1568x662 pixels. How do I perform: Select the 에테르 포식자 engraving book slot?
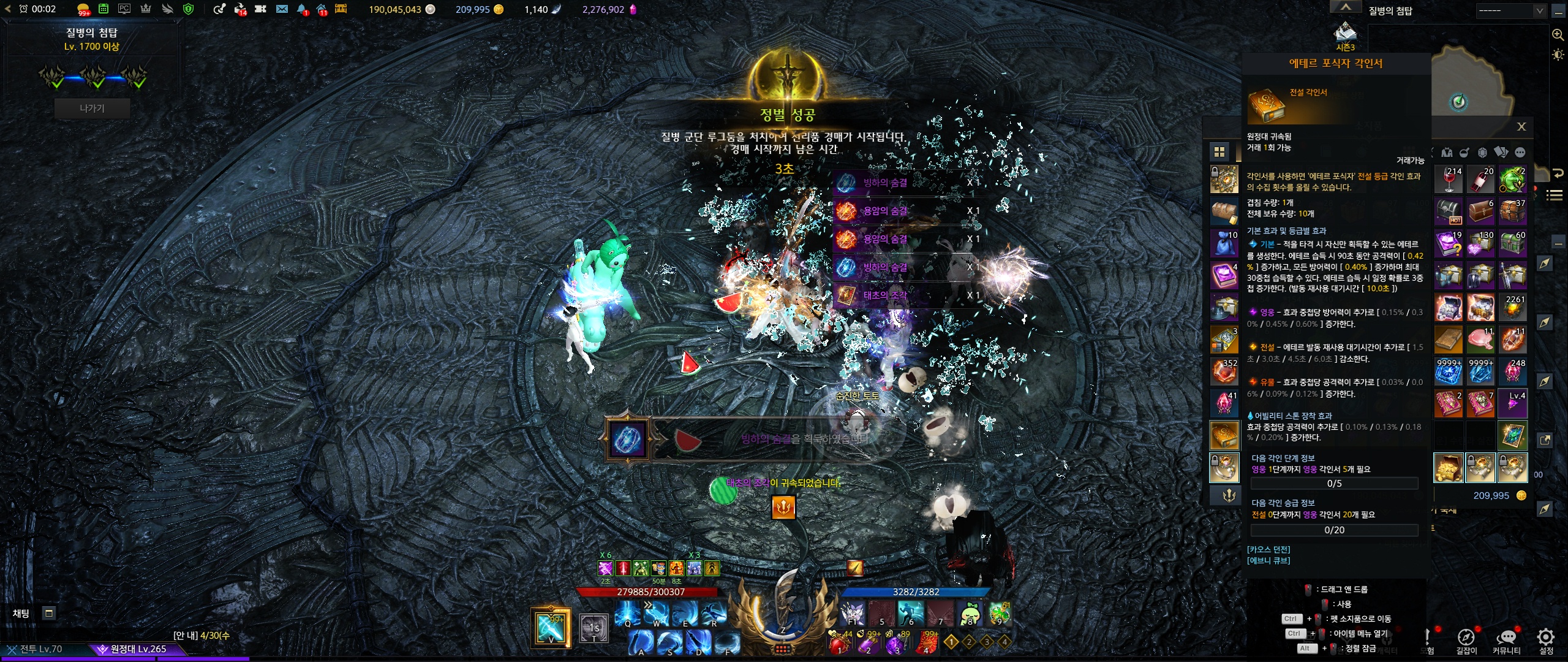[x=1224, y=435]
